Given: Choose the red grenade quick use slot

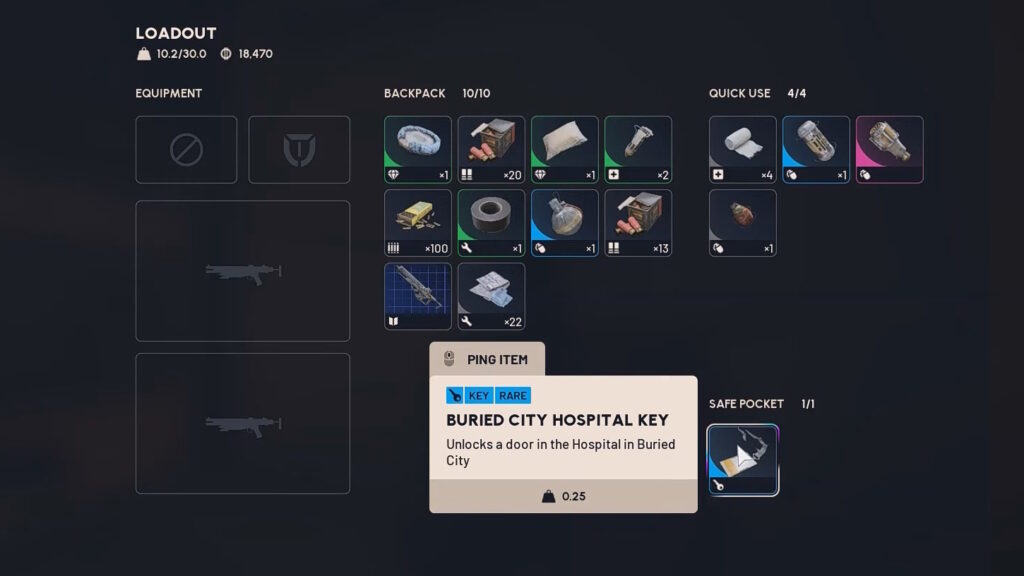Looking at the screenshot, I should coord(743,223).
